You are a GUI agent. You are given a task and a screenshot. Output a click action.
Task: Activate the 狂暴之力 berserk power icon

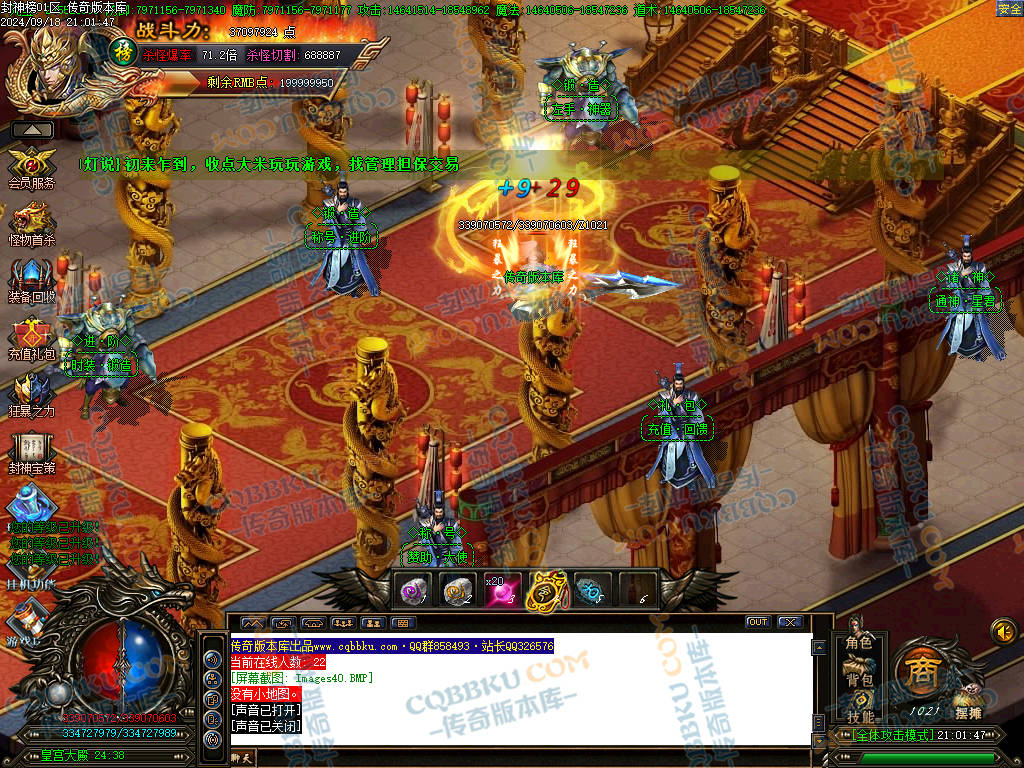pos(31,392)
